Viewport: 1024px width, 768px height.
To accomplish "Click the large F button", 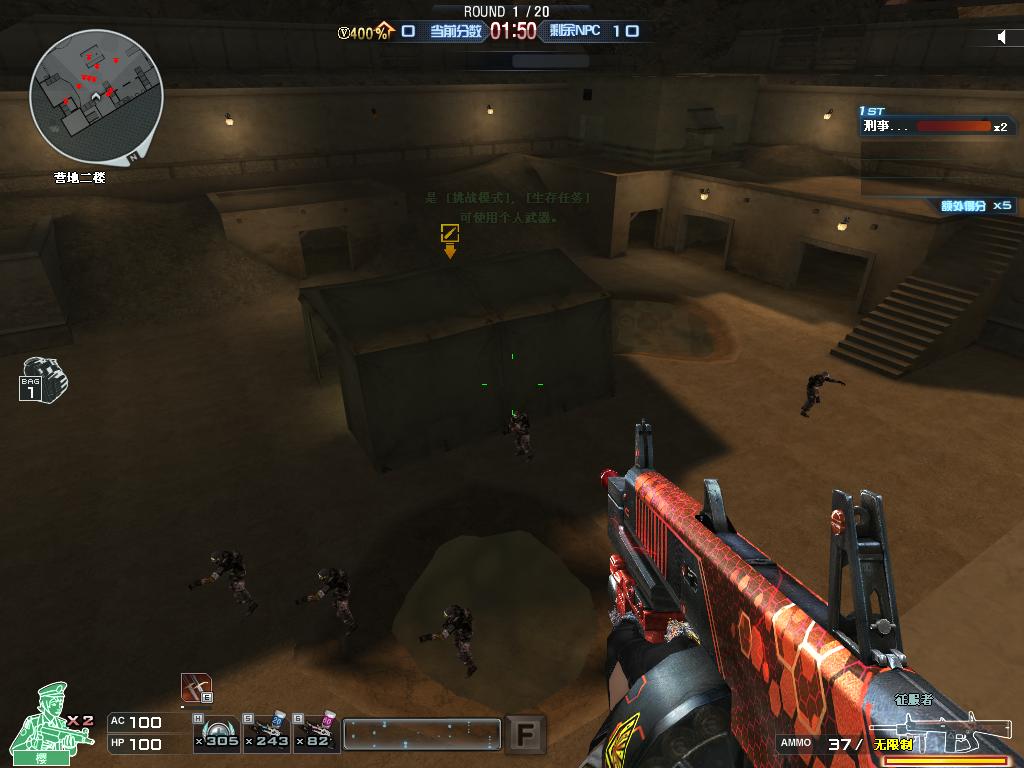I will (524, 735).
